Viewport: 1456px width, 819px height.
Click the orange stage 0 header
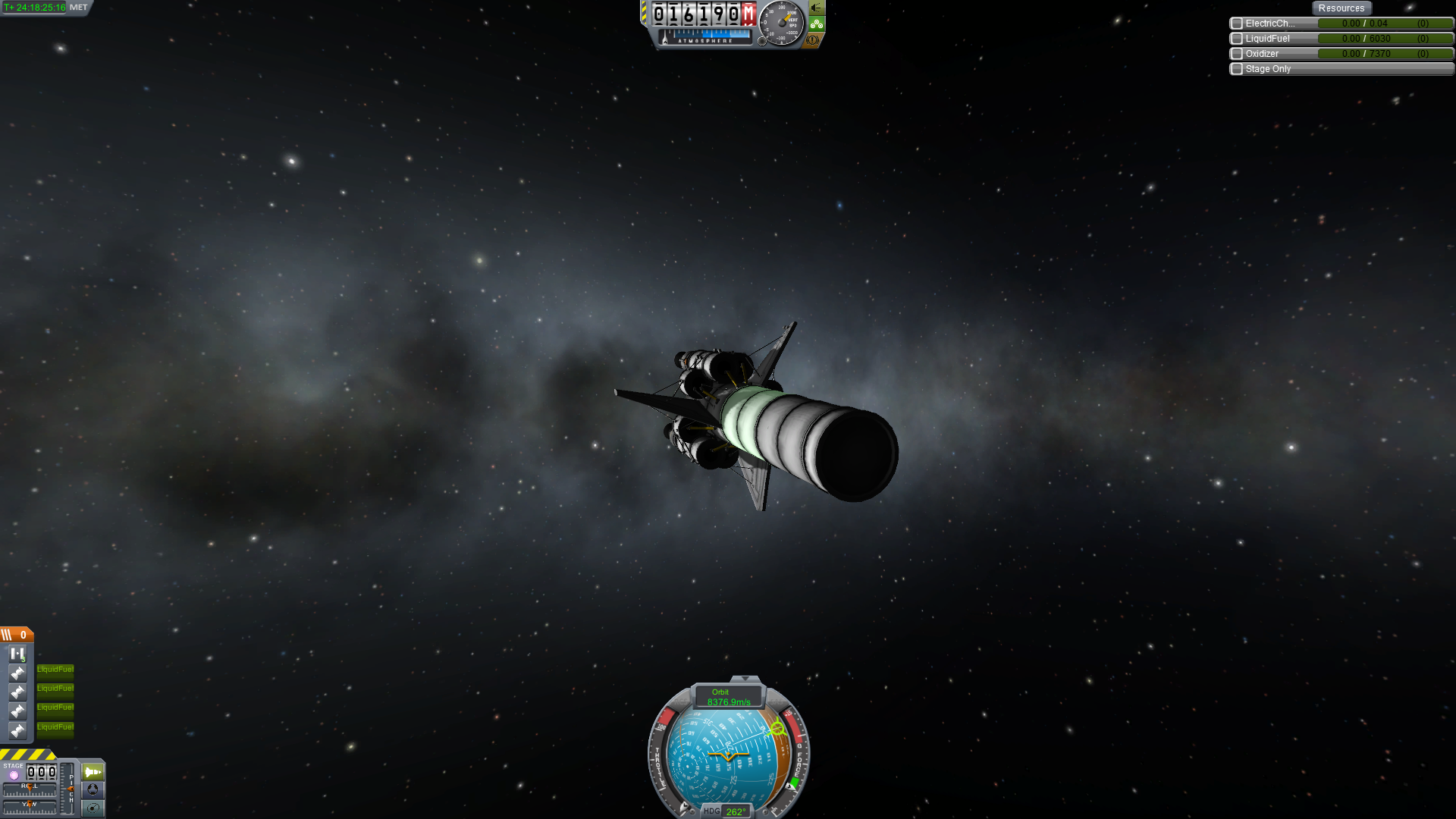[17, 635]
